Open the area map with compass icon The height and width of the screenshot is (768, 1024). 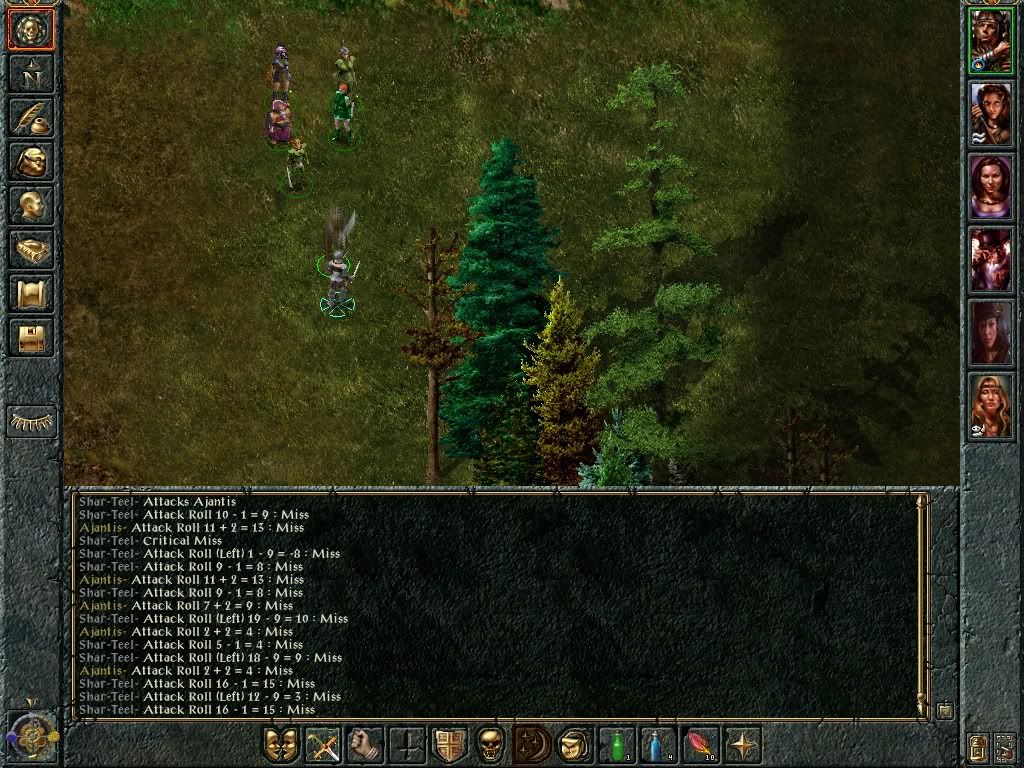[31, 73]
